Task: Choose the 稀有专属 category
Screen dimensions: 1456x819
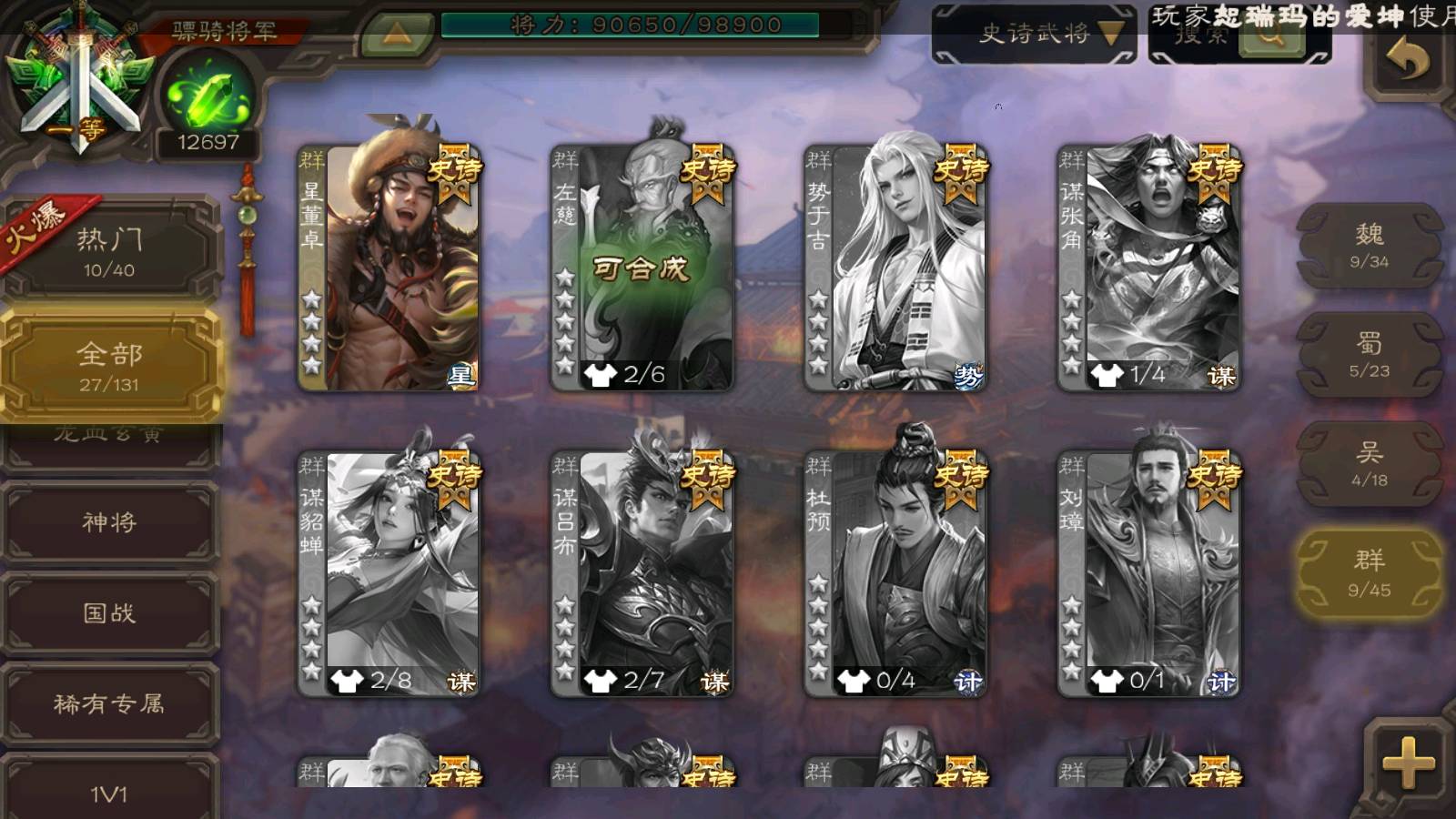Action: [109, 703]
